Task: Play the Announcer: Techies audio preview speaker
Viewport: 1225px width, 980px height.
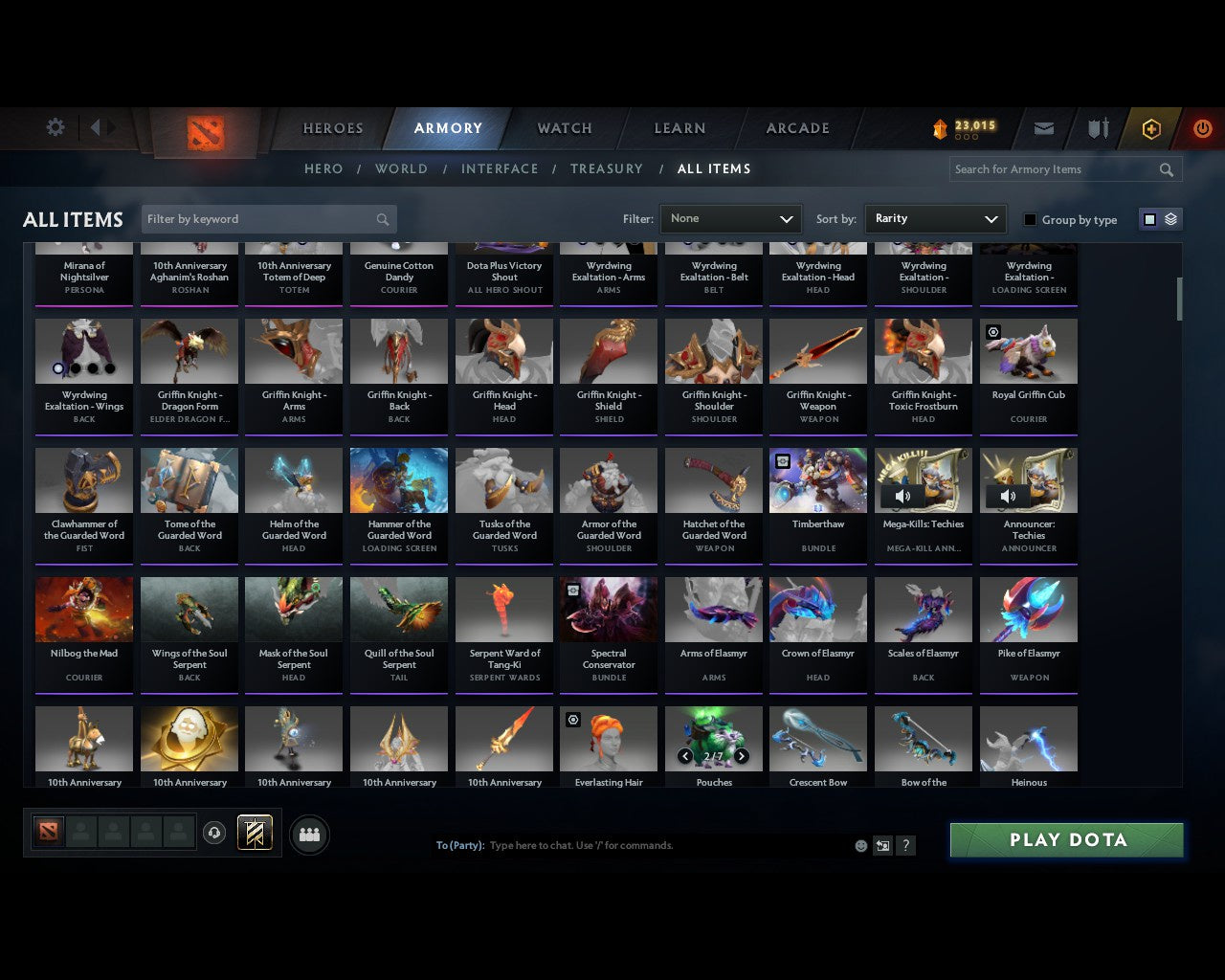Action: tap(1009, 496)
